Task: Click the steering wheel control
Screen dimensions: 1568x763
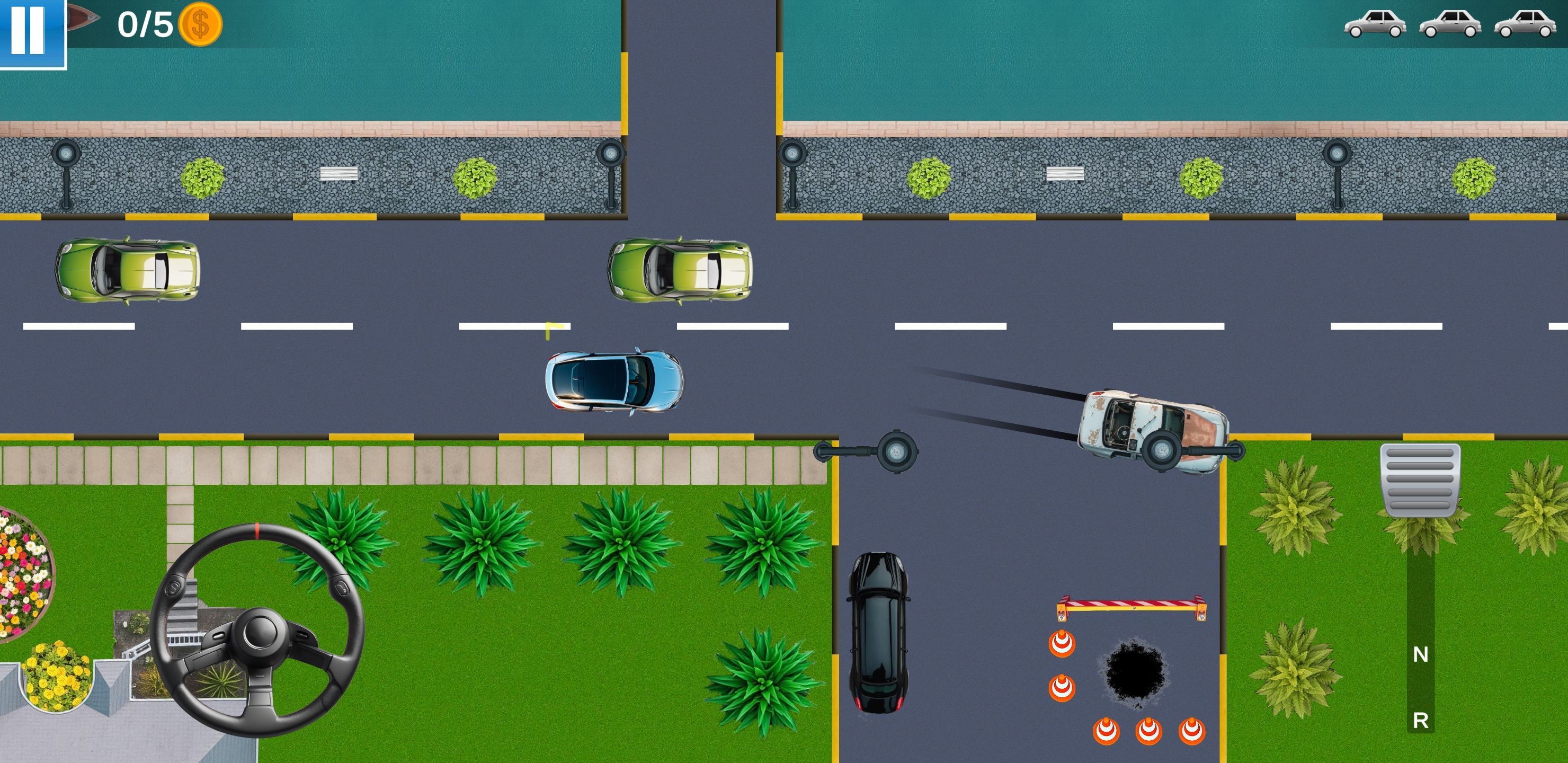Action: [257, 629]
